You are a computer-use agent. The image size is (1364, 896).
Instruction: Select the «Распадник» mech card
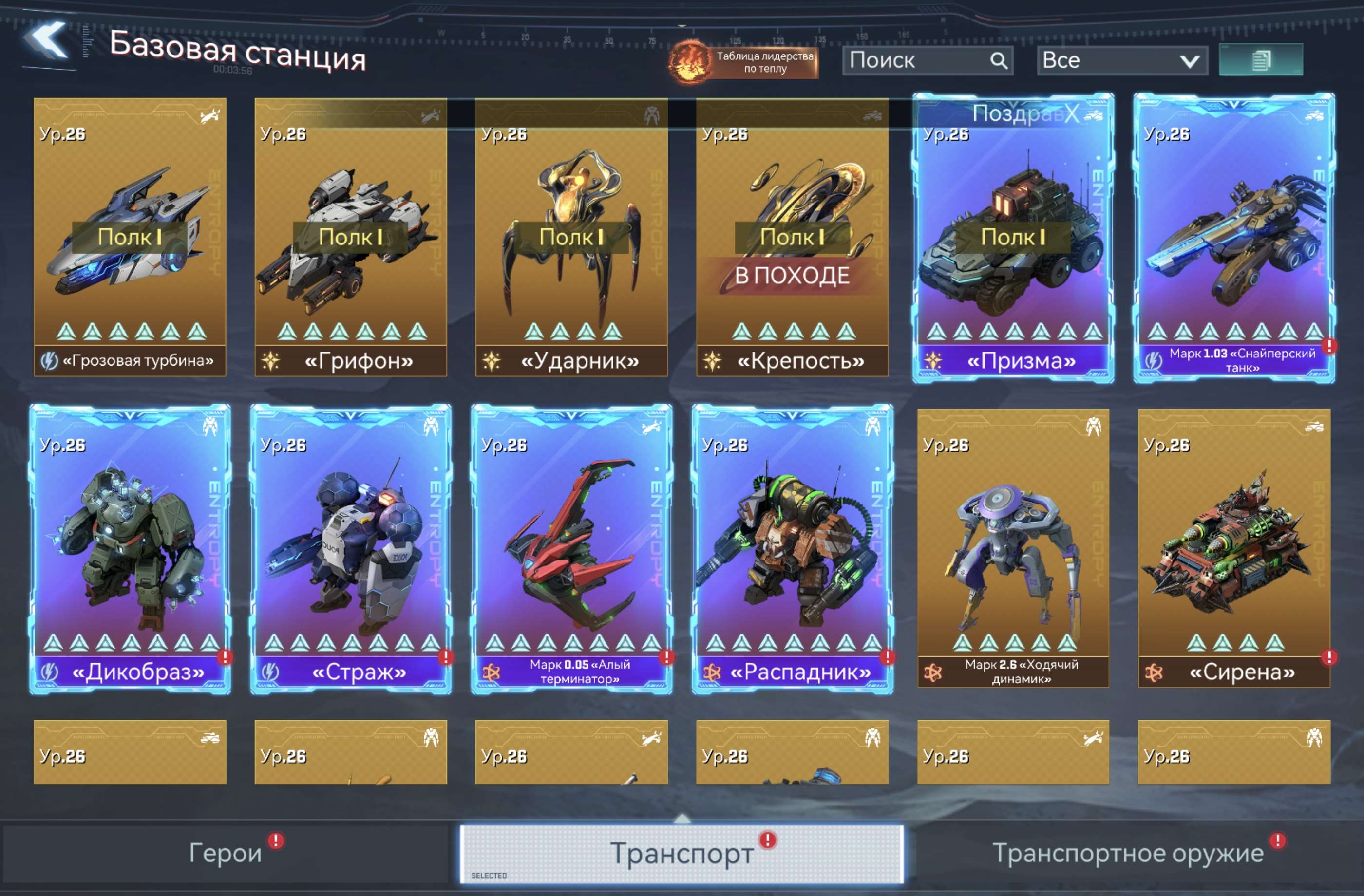tap(792, 548)
